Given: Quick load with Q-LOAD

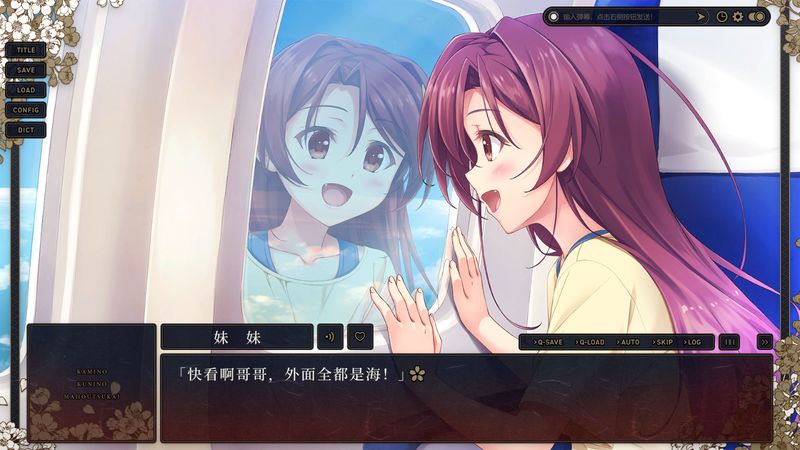Looking at the screenshot, I should point(590,342).
